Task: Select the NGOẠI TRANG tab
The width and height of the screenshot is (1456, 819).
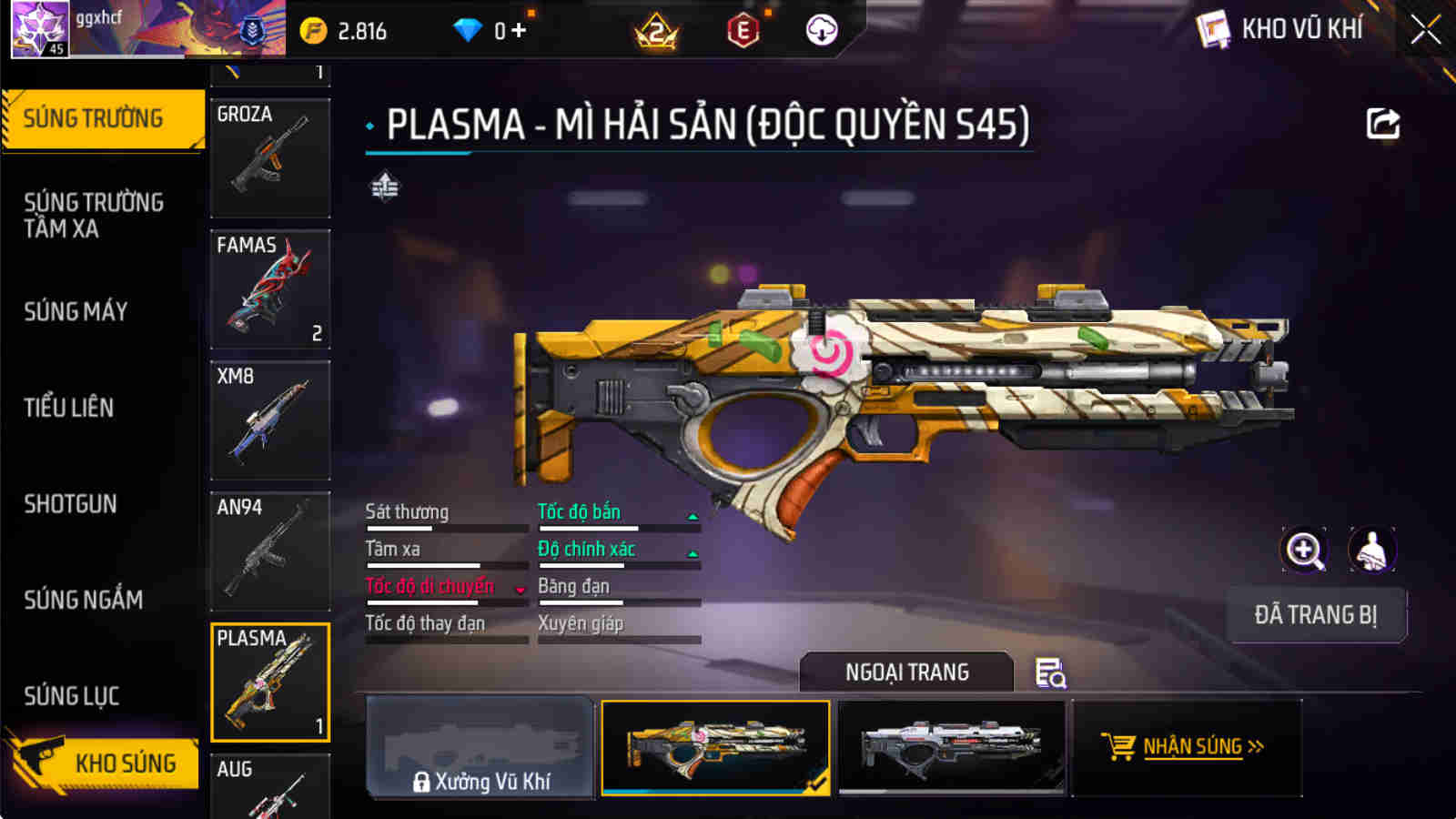Action: 906,672
